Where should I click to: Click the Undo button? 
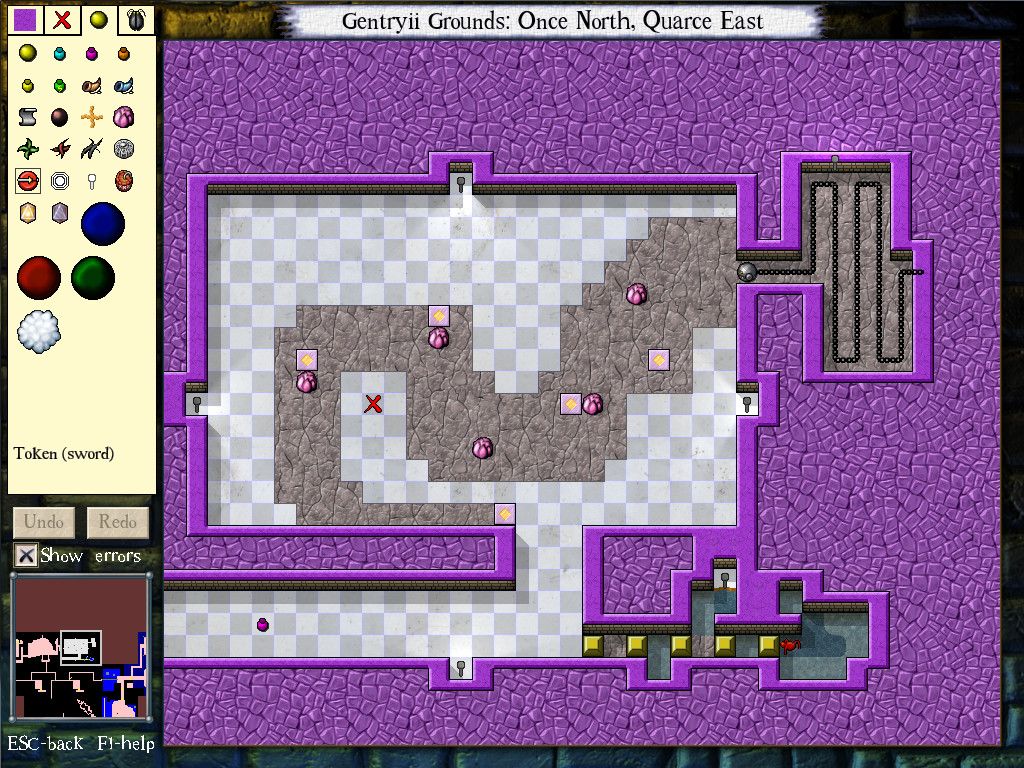click(x=44, y=521)
